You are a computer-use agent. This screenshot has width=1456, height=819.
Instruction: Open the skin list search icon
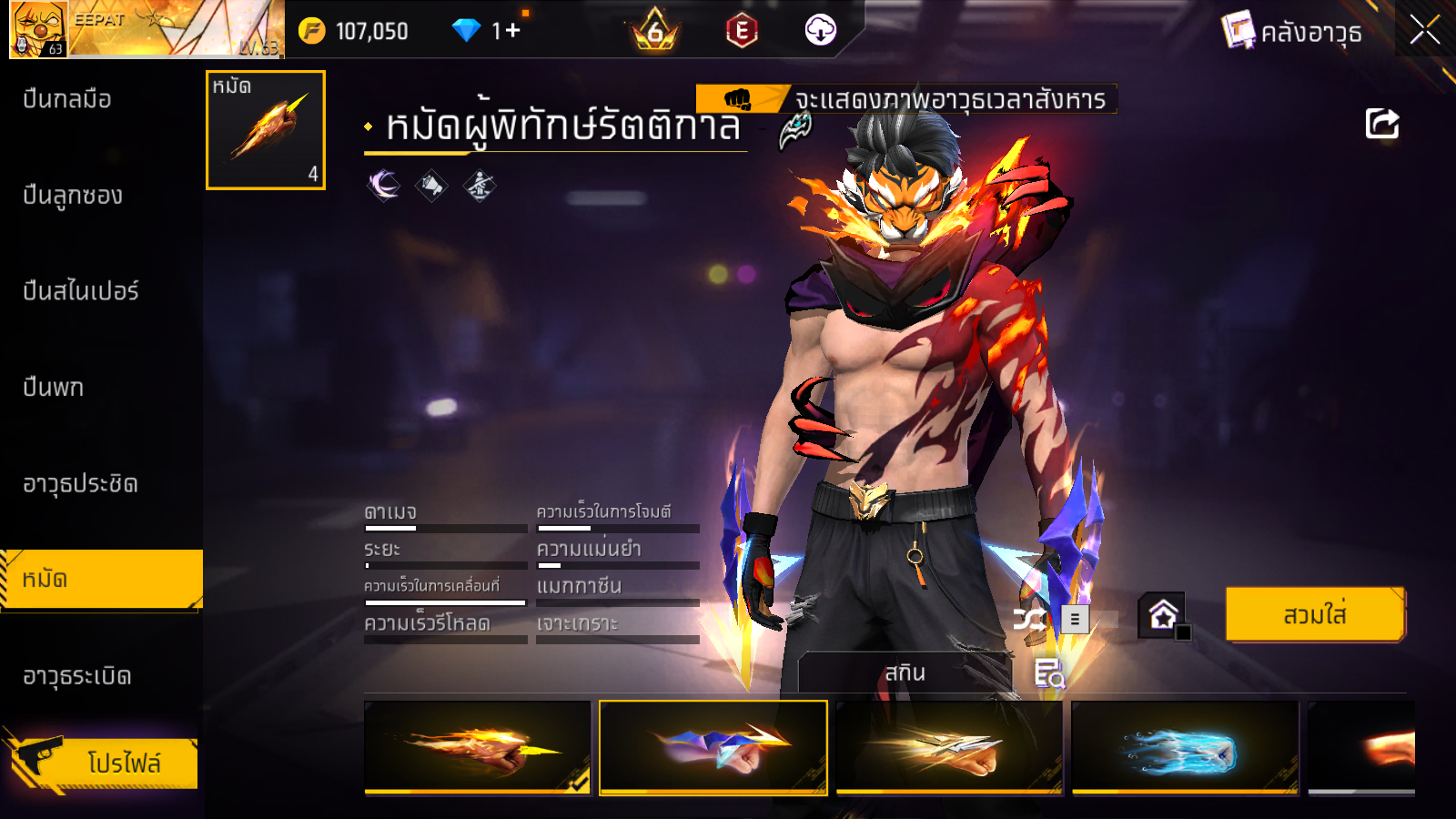[1048, 673]
